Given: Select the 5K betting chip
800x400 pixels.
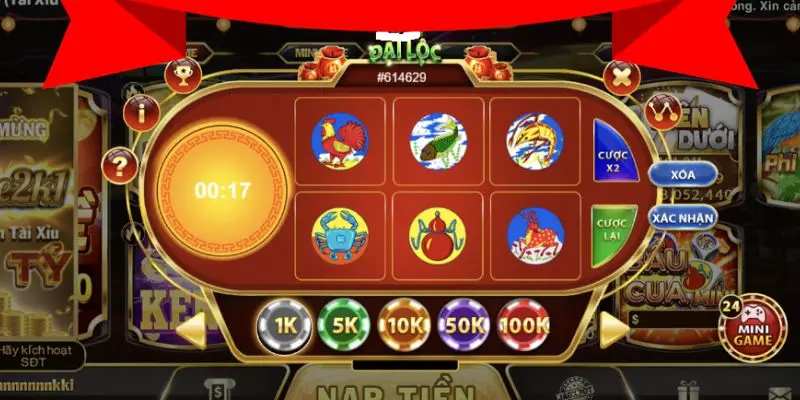Looking at the screenshot, I should tap(343, 324).
